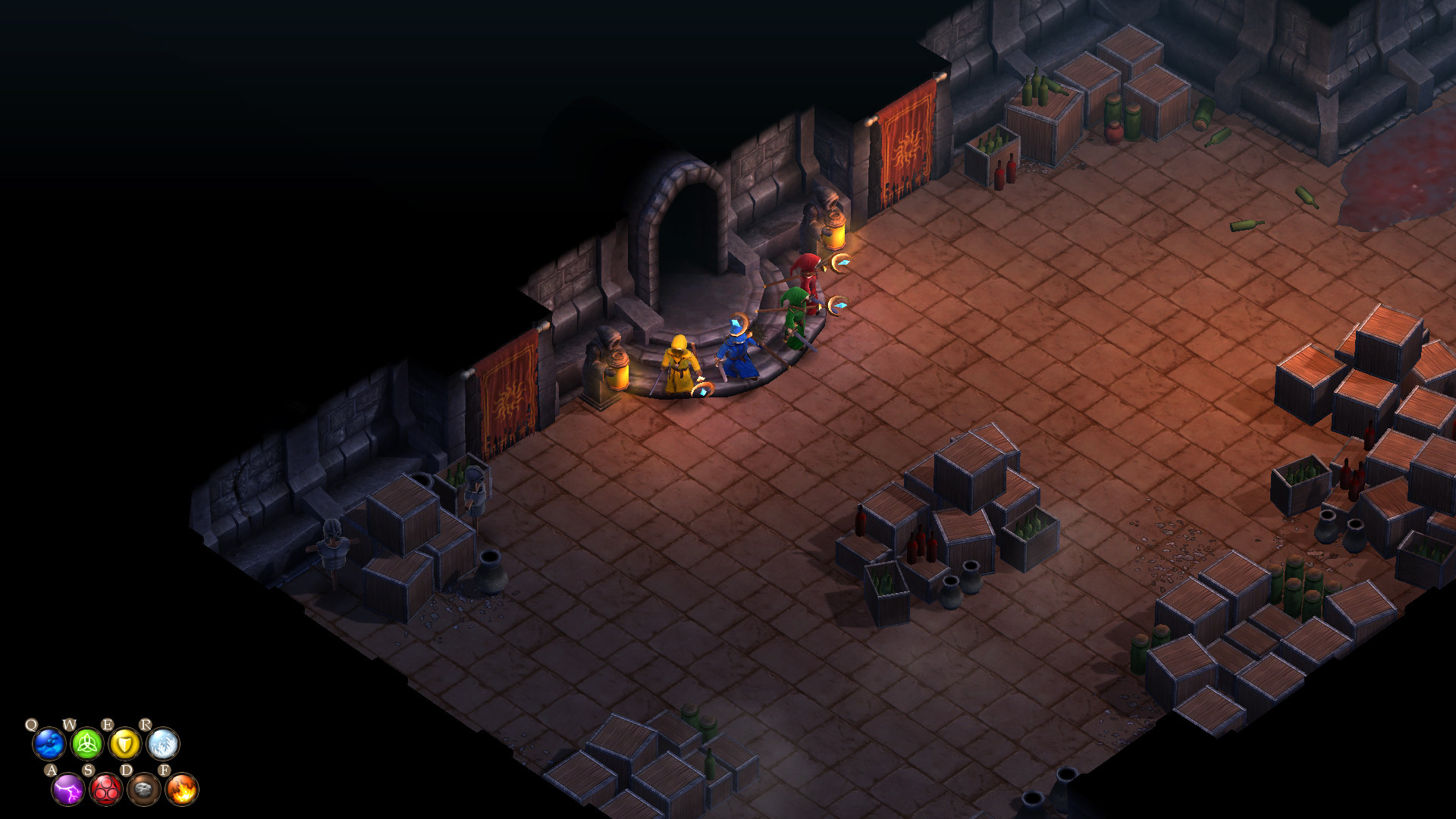Screen dimensions: 1456x819
Task: Activate the yellow shield element orb
Action: [x=125, y=744]
